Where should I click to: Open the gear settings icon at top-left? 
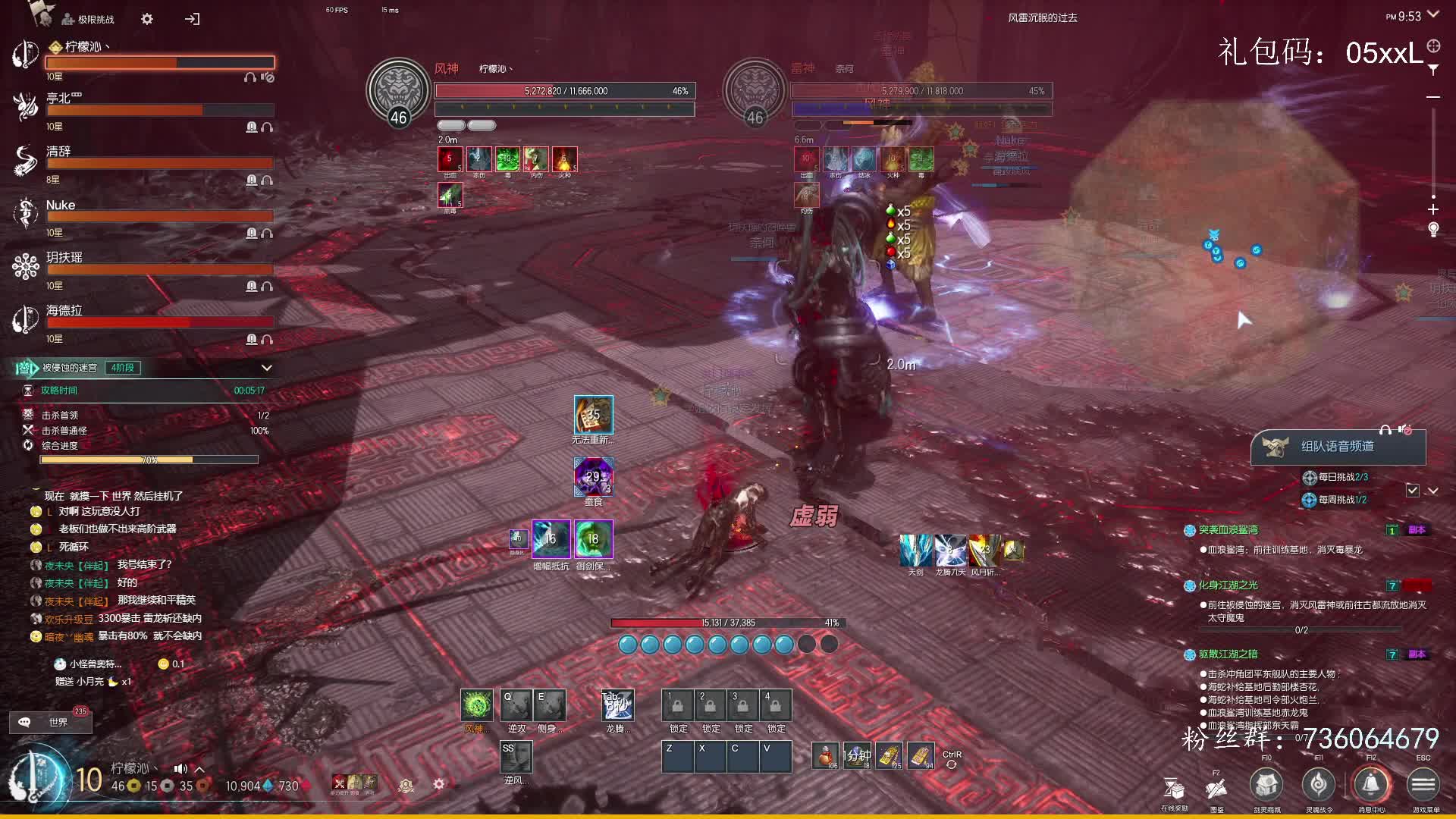[147, 19]
